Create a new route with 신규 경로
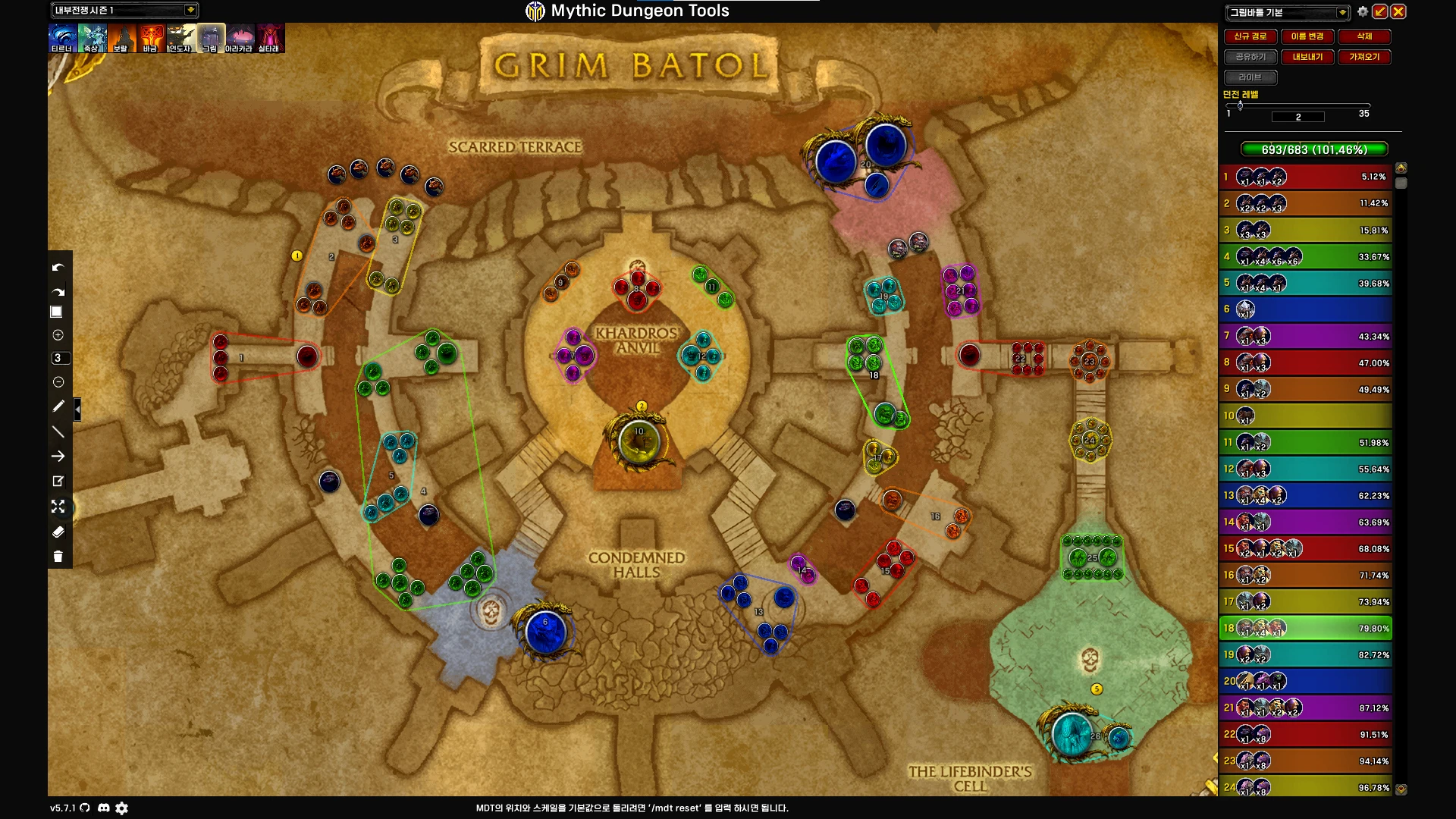Screen dimensions: 1456x819 [1250, 36]
